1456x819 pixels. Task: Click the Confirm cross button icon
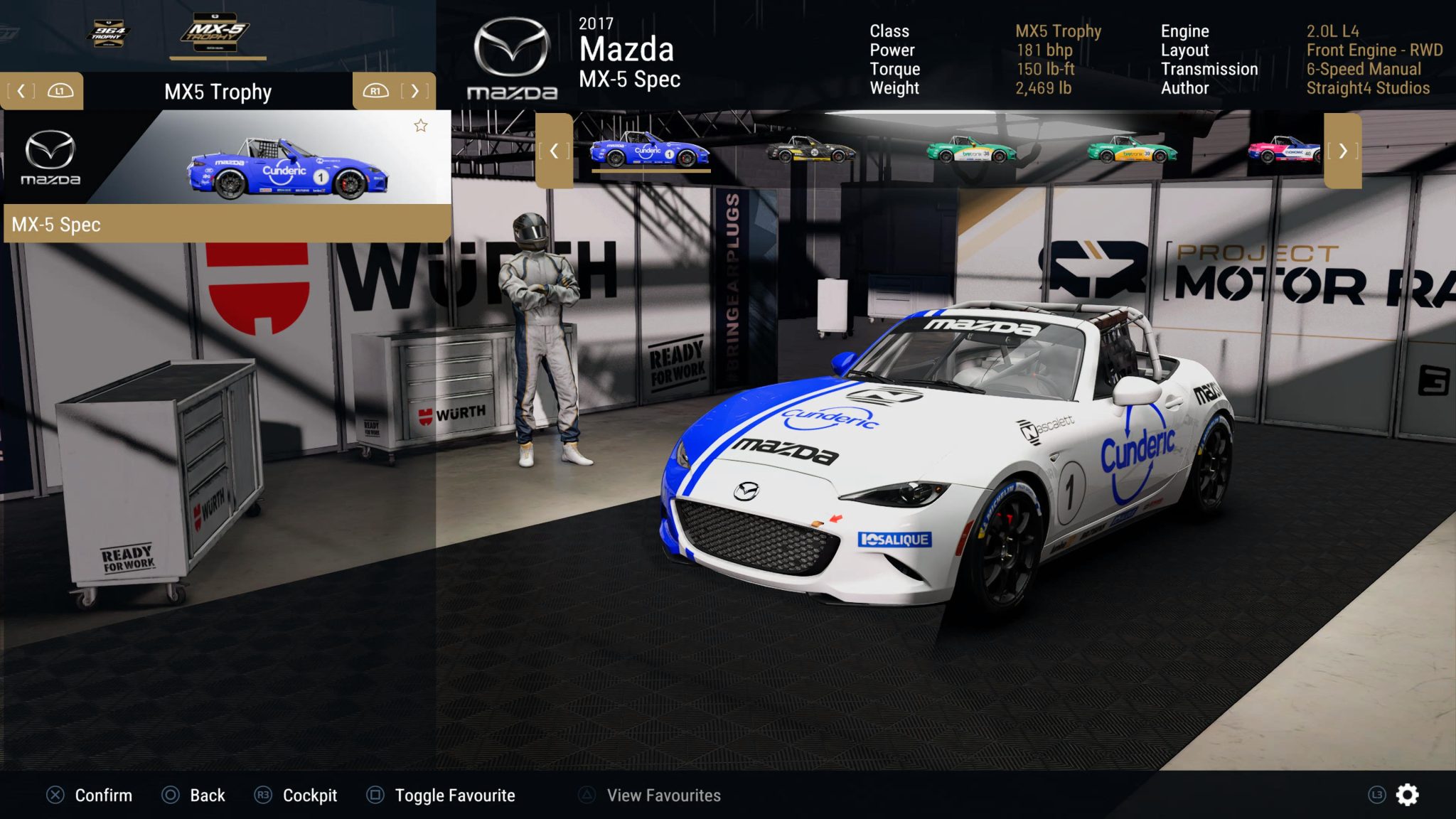(x=55, y=796)
